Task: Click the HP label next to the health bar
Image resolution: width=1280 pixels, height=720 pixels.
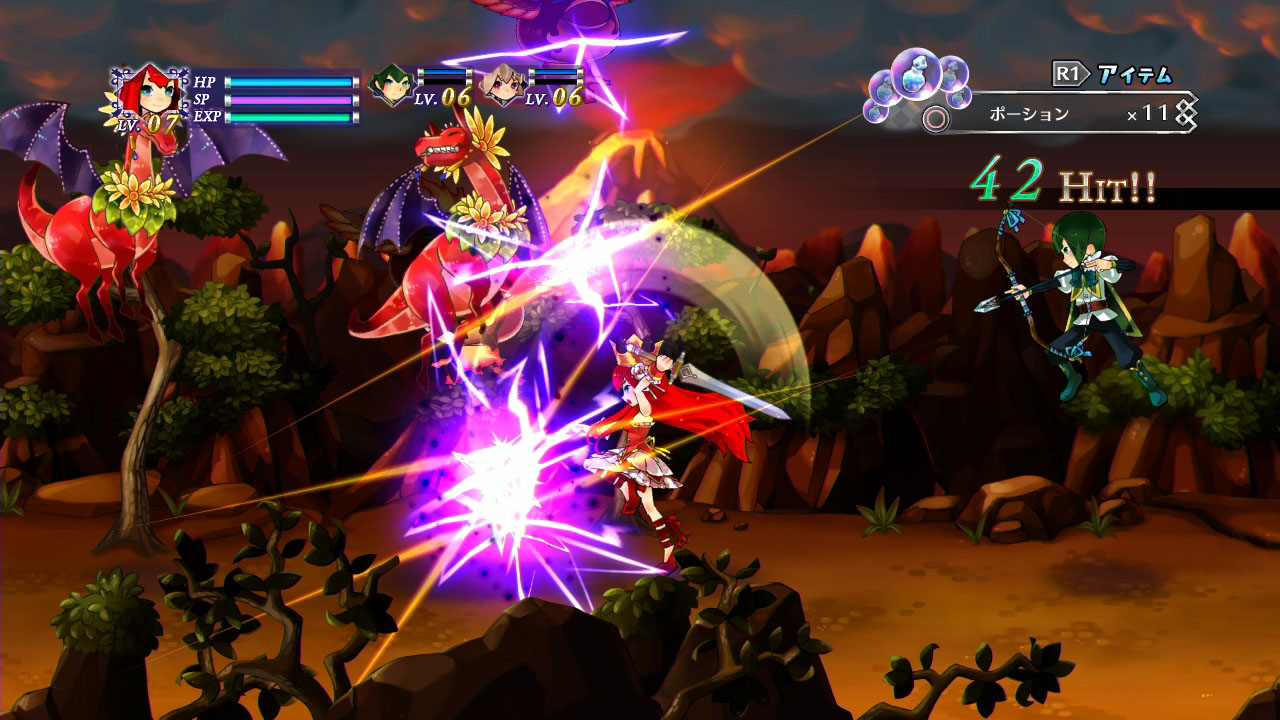Action: pos(204,81)
